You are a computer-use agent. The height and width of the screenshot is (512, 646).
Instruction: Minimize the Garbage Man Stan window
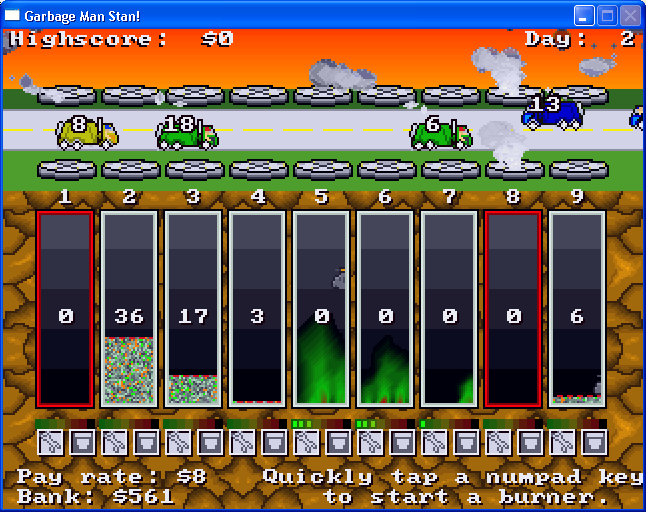point(584,16)
